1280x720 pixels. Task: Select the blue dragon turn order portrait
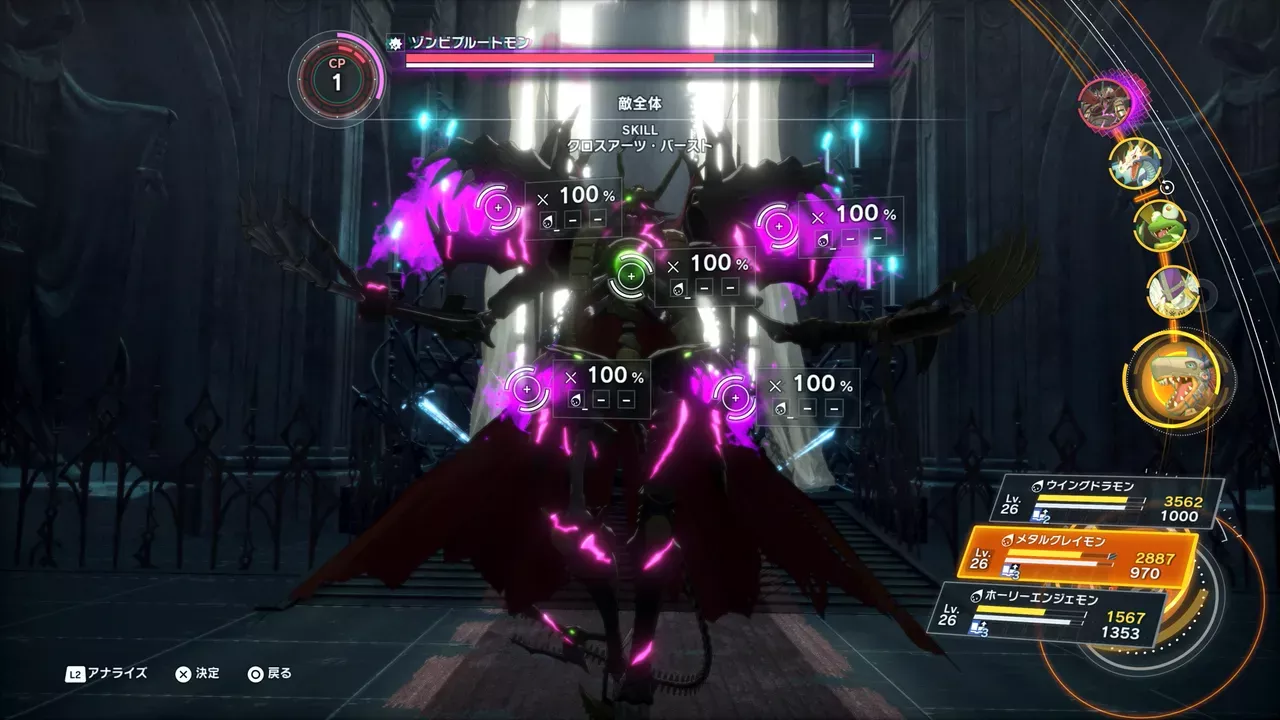click(x=1135, y=163)
